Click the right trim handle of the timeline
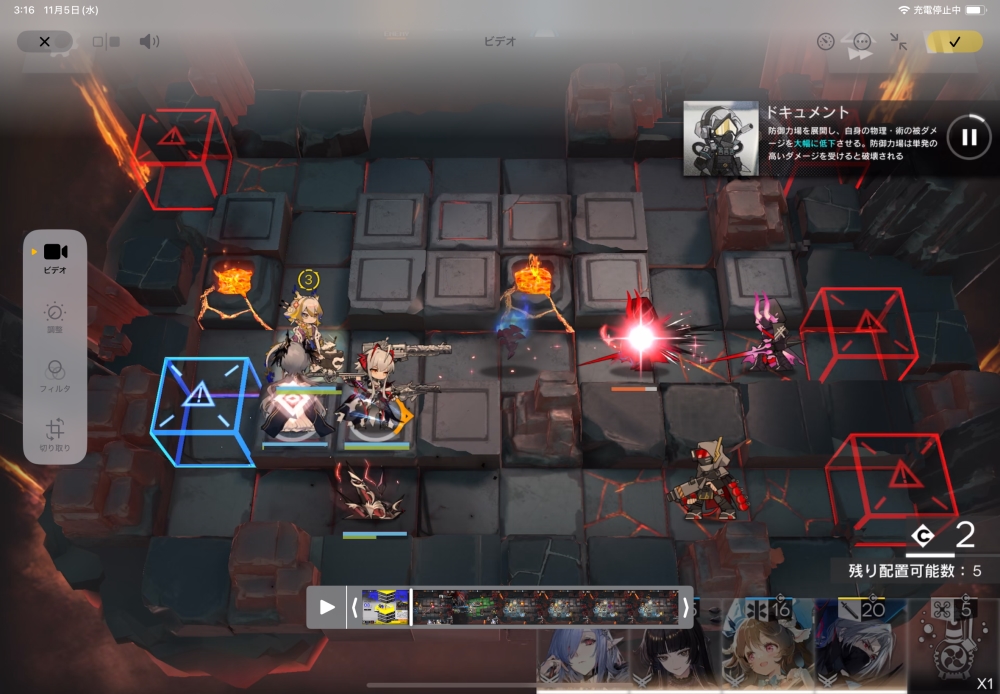1000x694 pixels. point(685,607)
